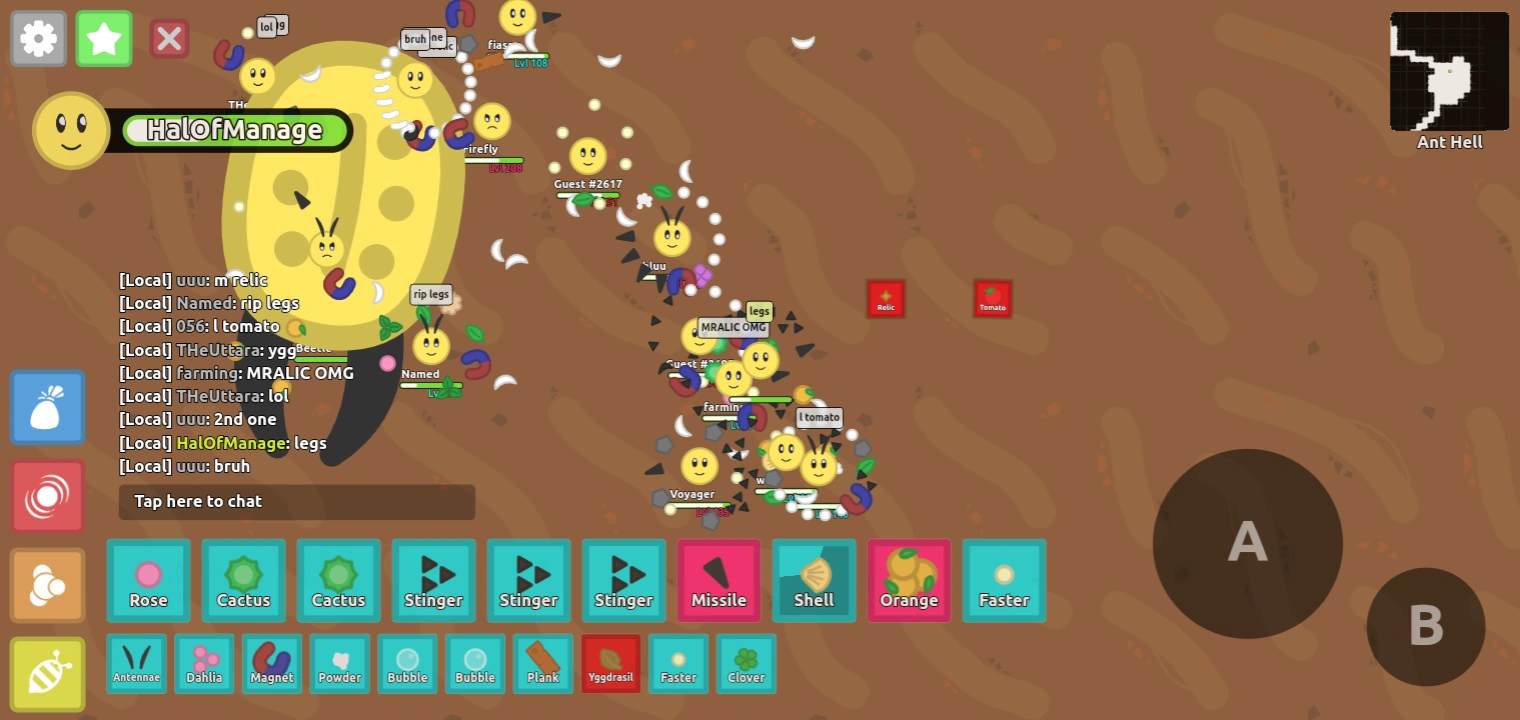Select the Orange petal slot
Screen dimensions: 1520x720
click(x=908, y=580)
